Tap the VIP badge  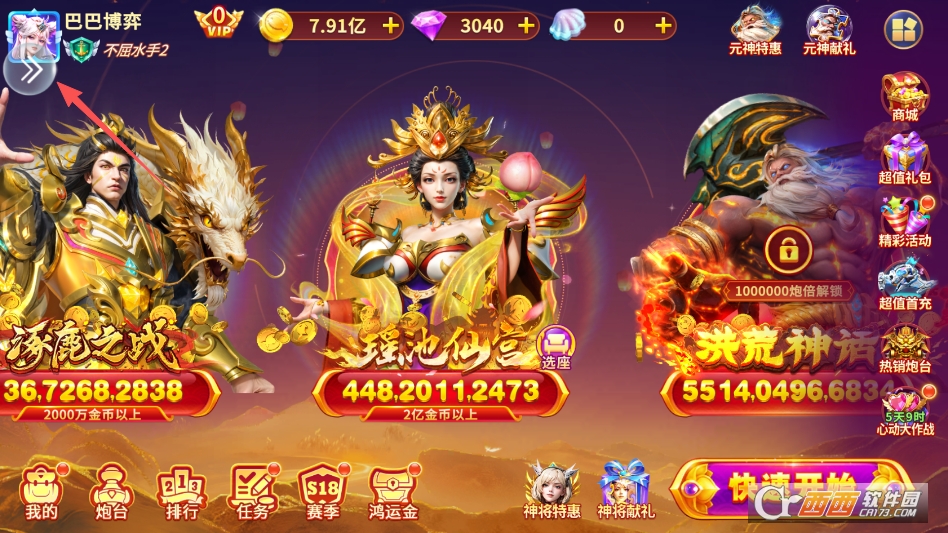tap(218, 24)
